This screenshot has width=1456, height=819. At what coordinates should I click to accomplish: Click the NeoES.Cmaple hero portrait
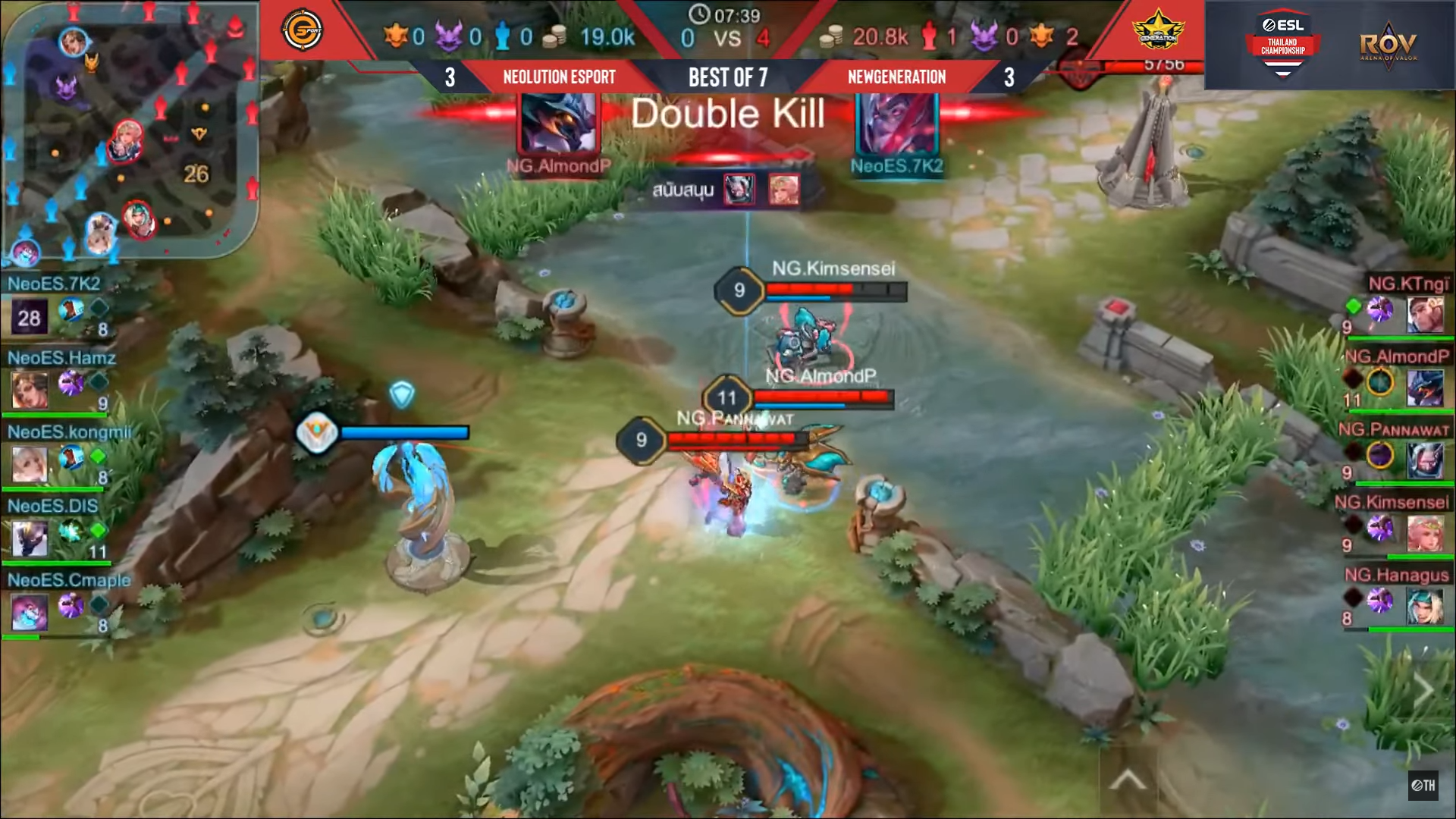(x=29, y=611)
